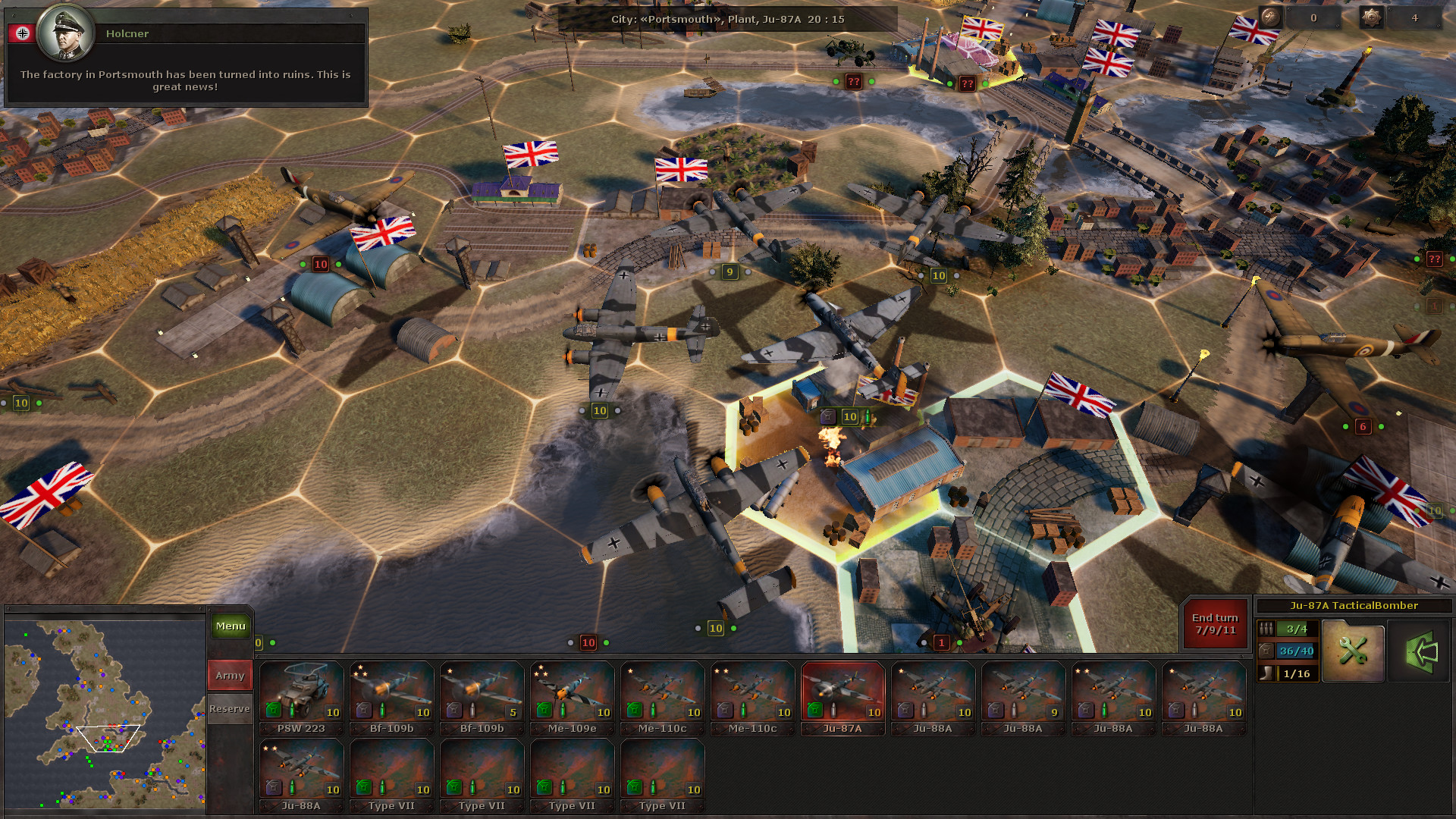Select the damaged Bf-109b showing 5 ammo
Image resolution: width=1456 pixels, height=819 pixels.
coord(481,694)
